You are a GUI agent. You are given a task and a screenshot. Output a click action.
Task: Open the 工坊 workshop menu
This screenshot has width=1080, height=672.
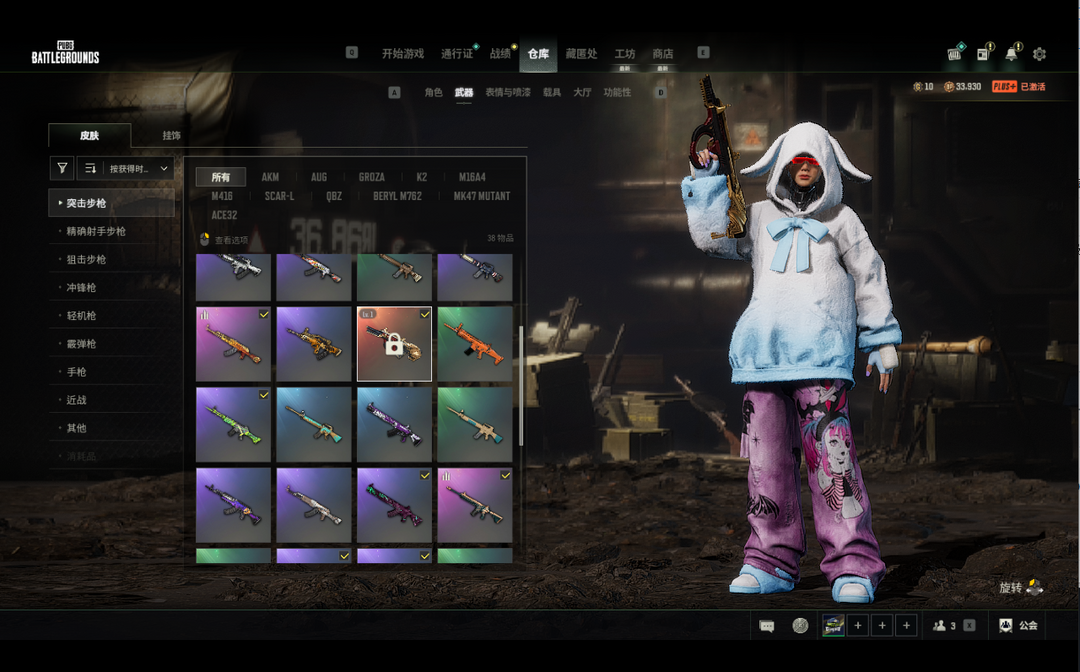point(625,54)
